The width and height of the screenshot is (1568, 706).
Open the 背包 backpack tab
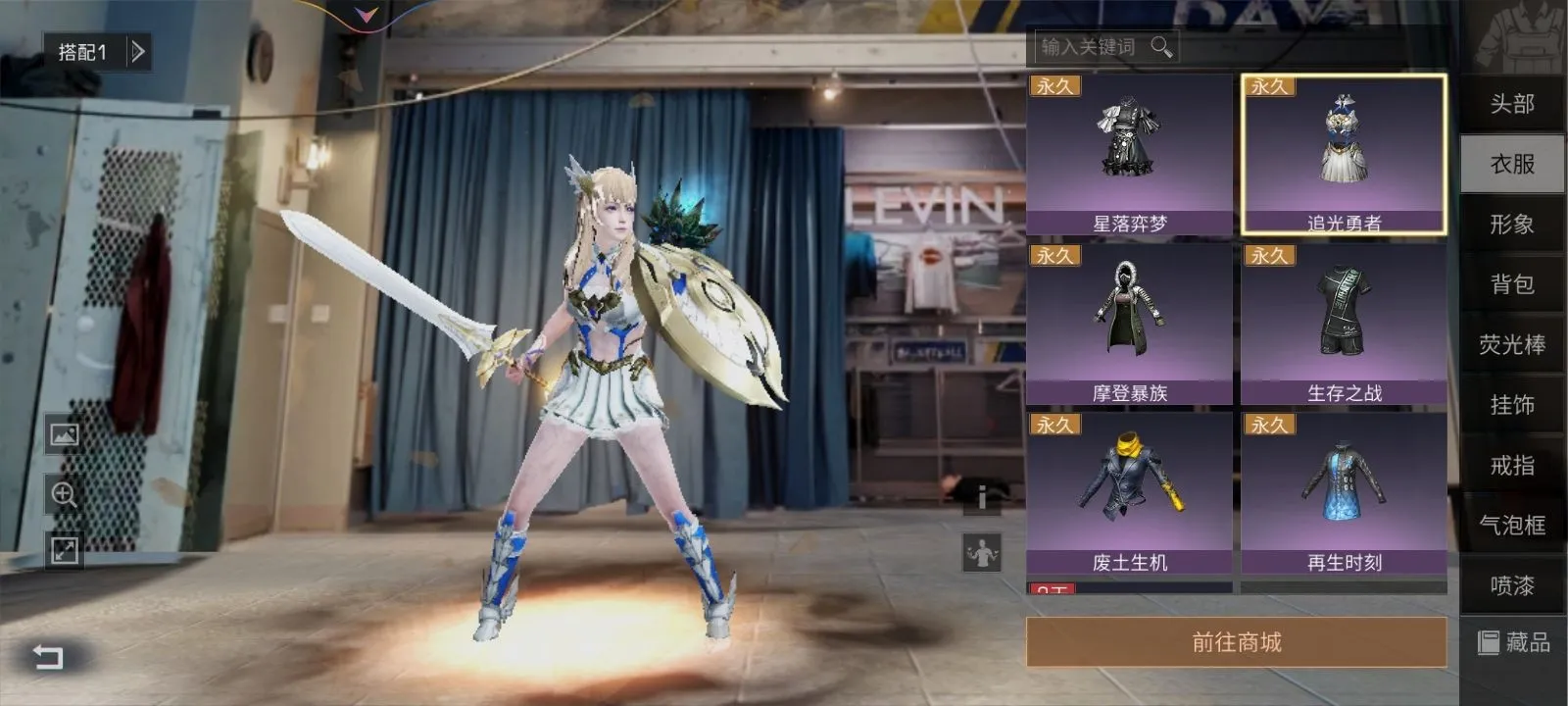coord(1511,284)
